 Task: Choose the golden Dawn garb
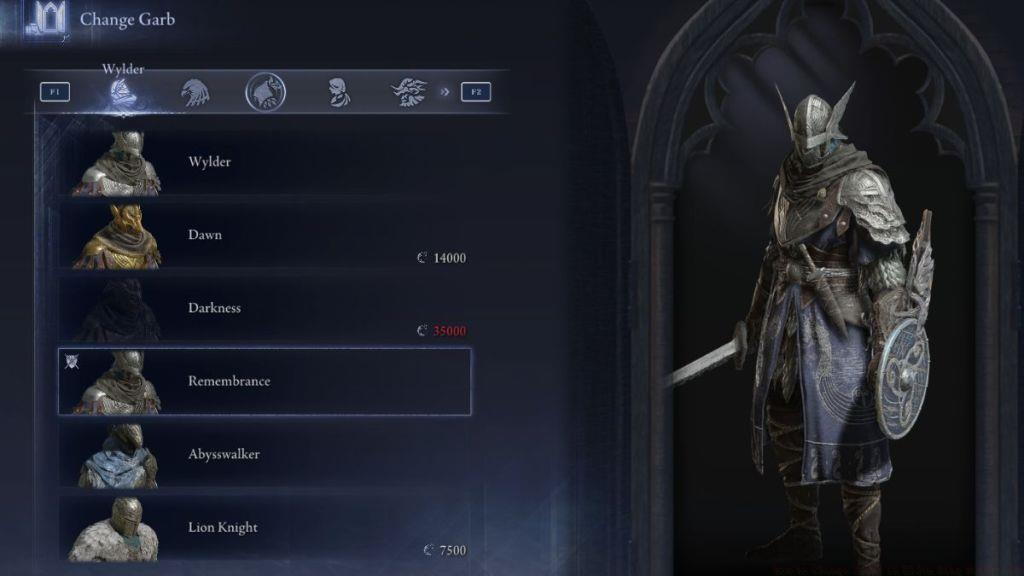265,235
